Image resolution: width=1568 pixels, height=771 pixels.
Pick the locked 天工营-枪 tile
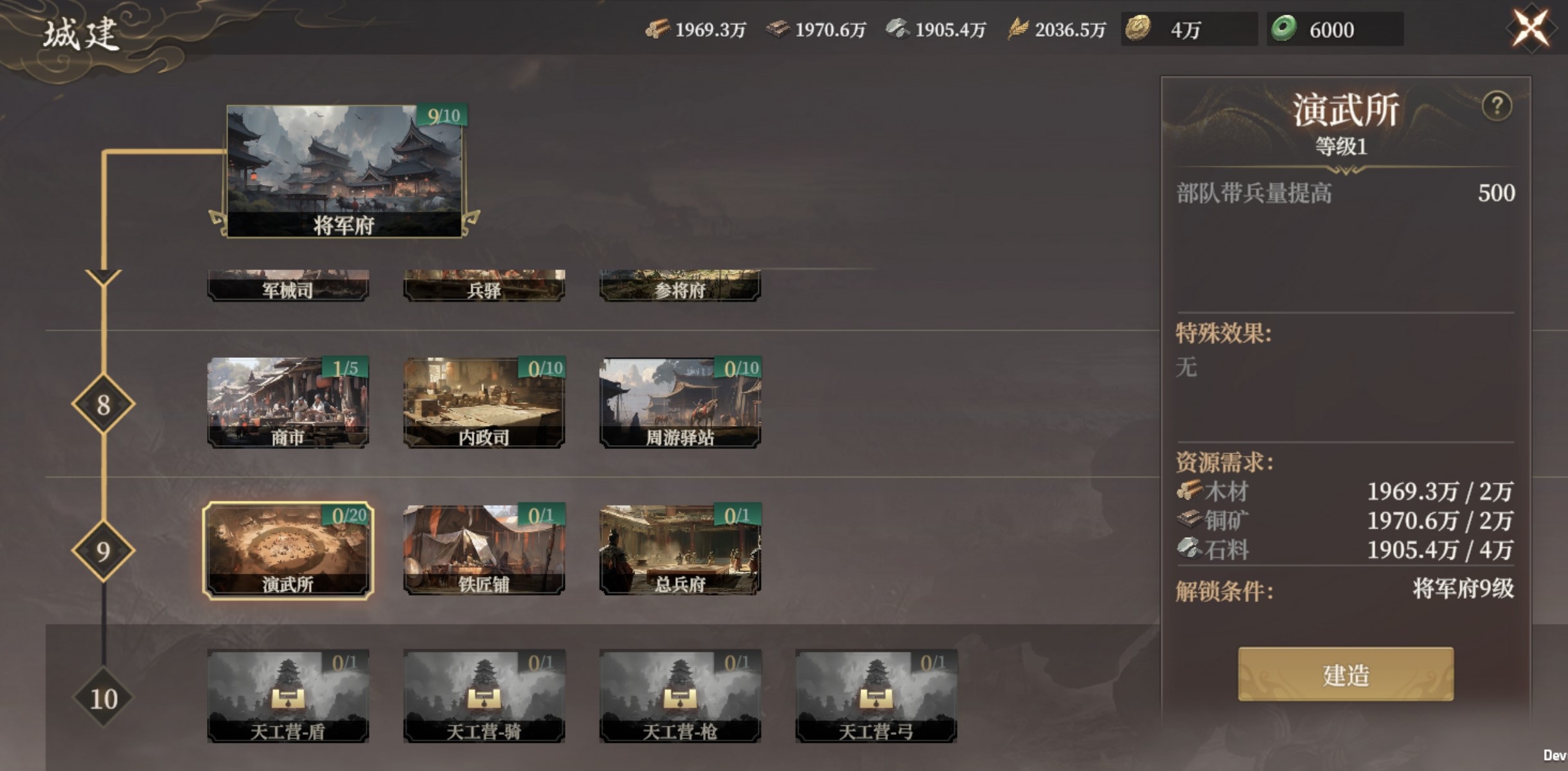[680, 696]
